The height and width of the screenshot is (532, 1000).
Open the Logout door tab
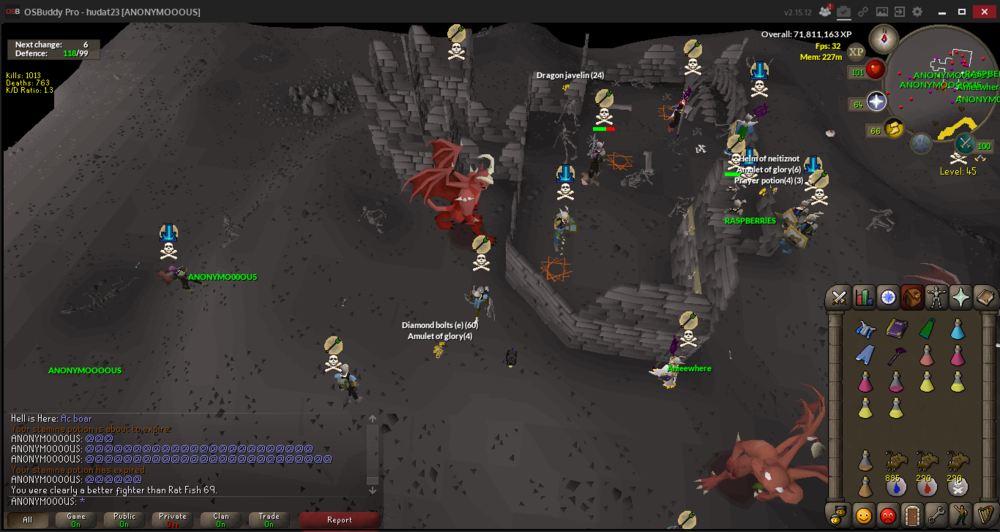pyautogui.click(x=912, y=515)
